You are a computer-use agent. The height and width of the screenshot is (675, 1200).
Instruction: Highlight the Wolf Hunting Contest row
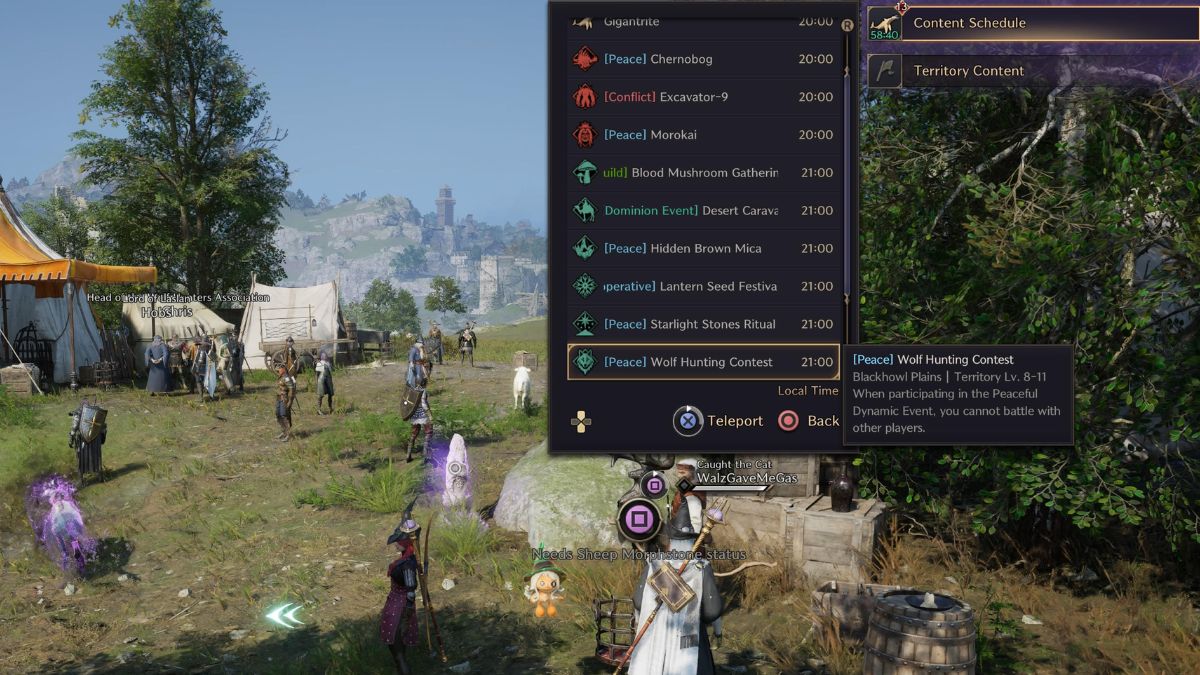[x=703, y=362]
